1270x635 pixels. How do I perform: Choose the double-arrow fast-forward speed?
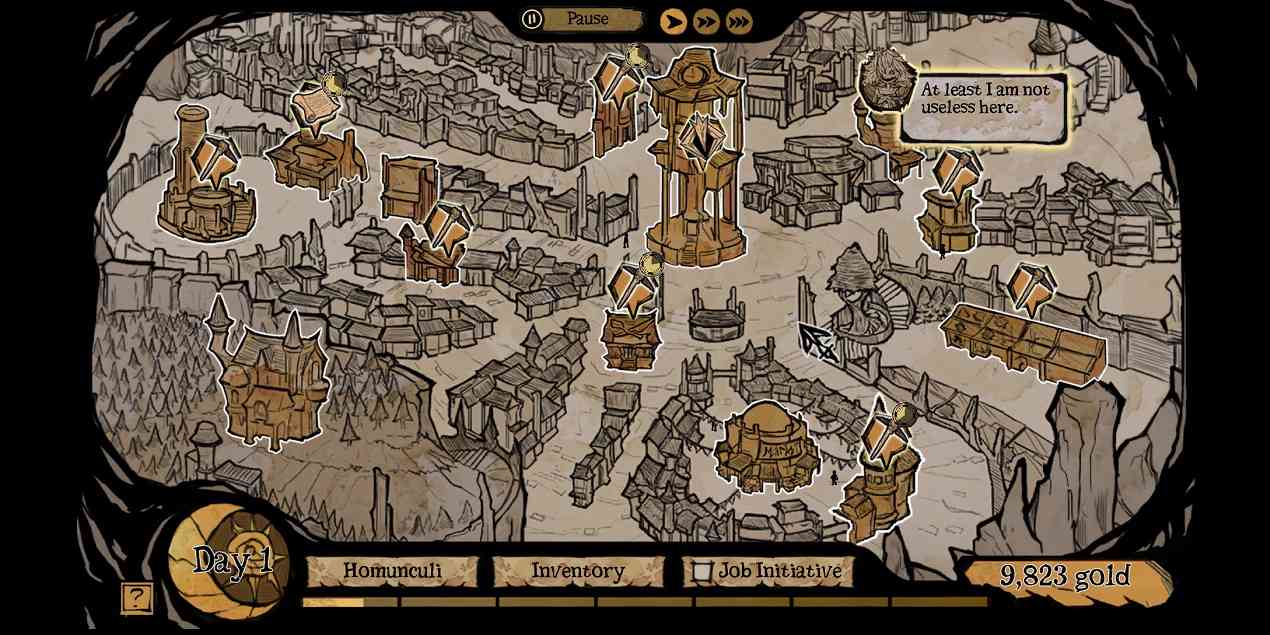[x=706, y=21]
